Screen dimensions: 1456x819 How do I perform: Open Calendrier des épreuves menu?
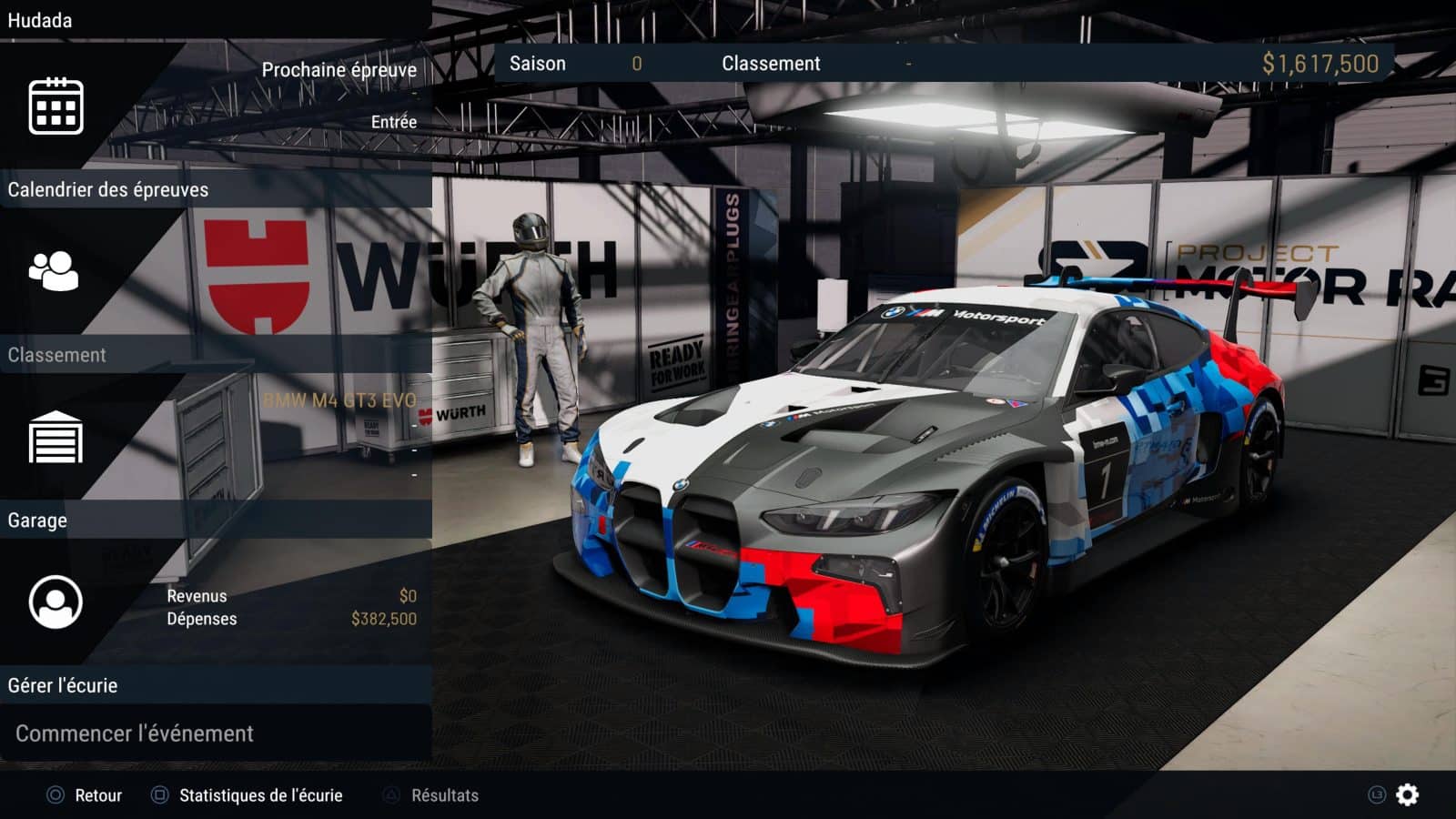point(108,190)
